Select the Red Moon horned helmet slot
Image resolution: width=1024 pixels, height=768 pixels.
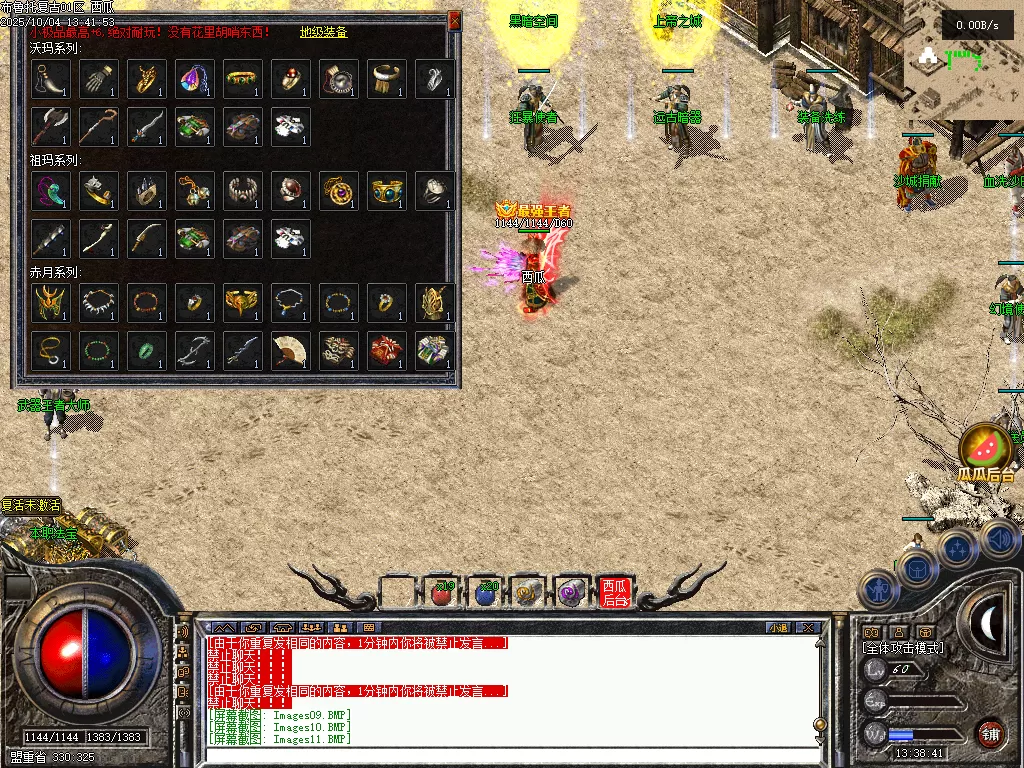click(51, 303)
